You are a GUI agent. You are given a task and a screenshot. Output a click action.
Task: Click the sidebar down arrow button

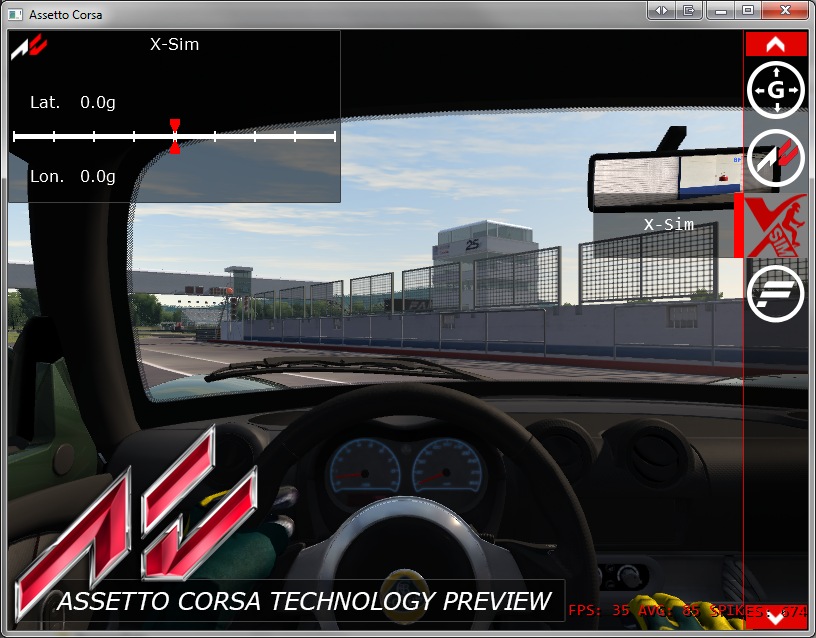[x=776, y=618]
